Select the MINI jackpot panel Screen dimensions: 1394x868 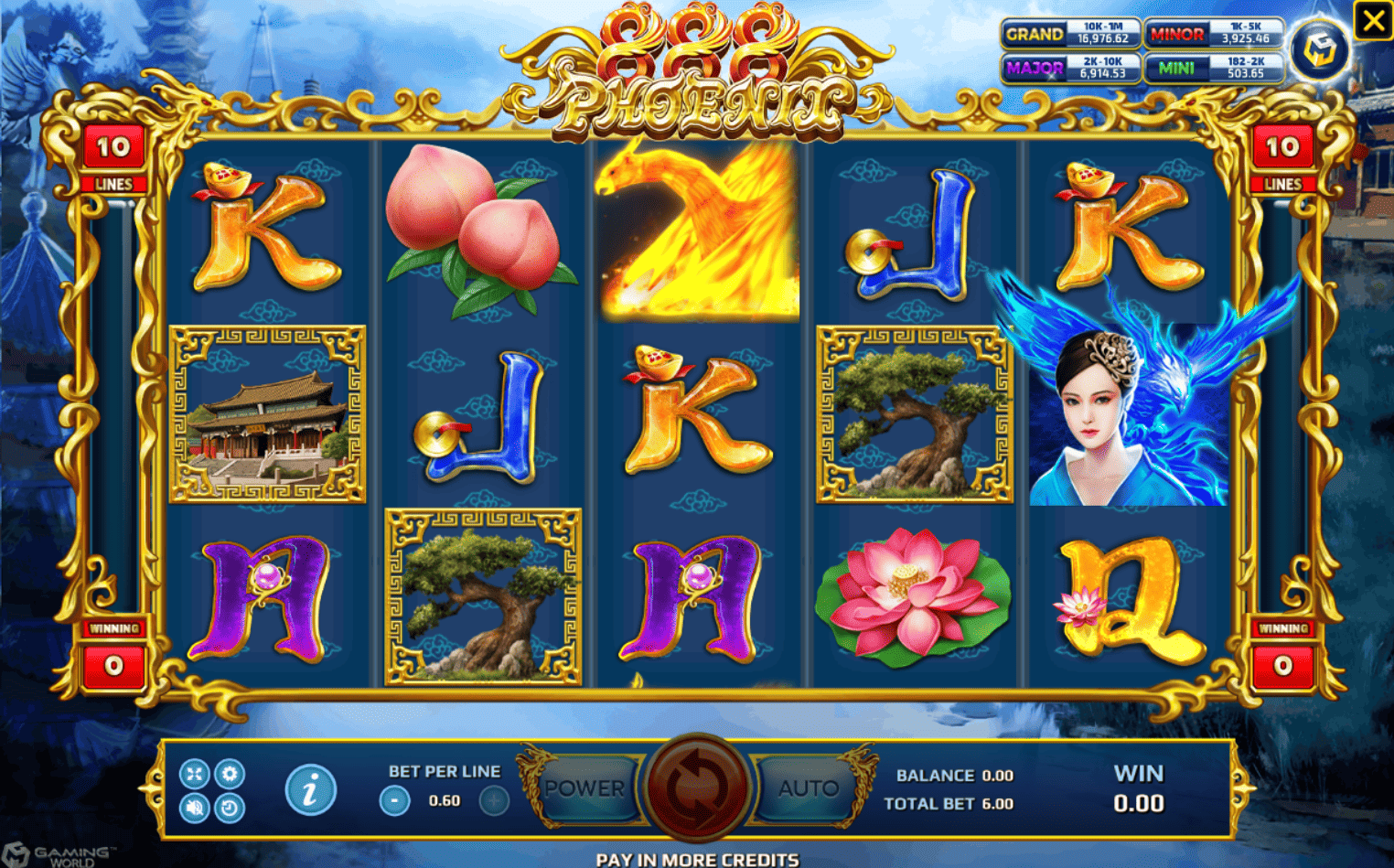pyautogui.click(x=1214, y=68)
